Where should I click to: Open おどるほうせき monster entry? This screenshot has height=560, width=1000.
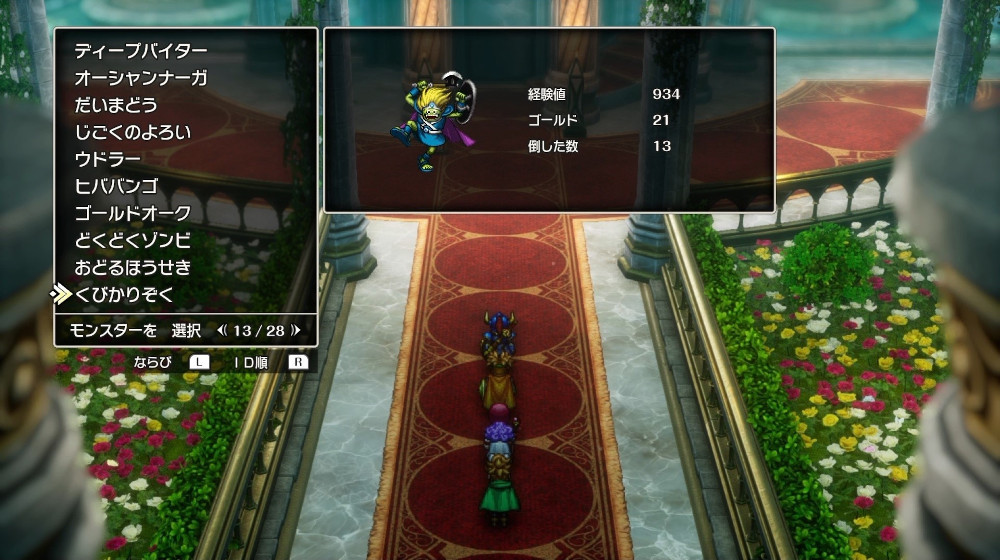(x=132, y=267)
